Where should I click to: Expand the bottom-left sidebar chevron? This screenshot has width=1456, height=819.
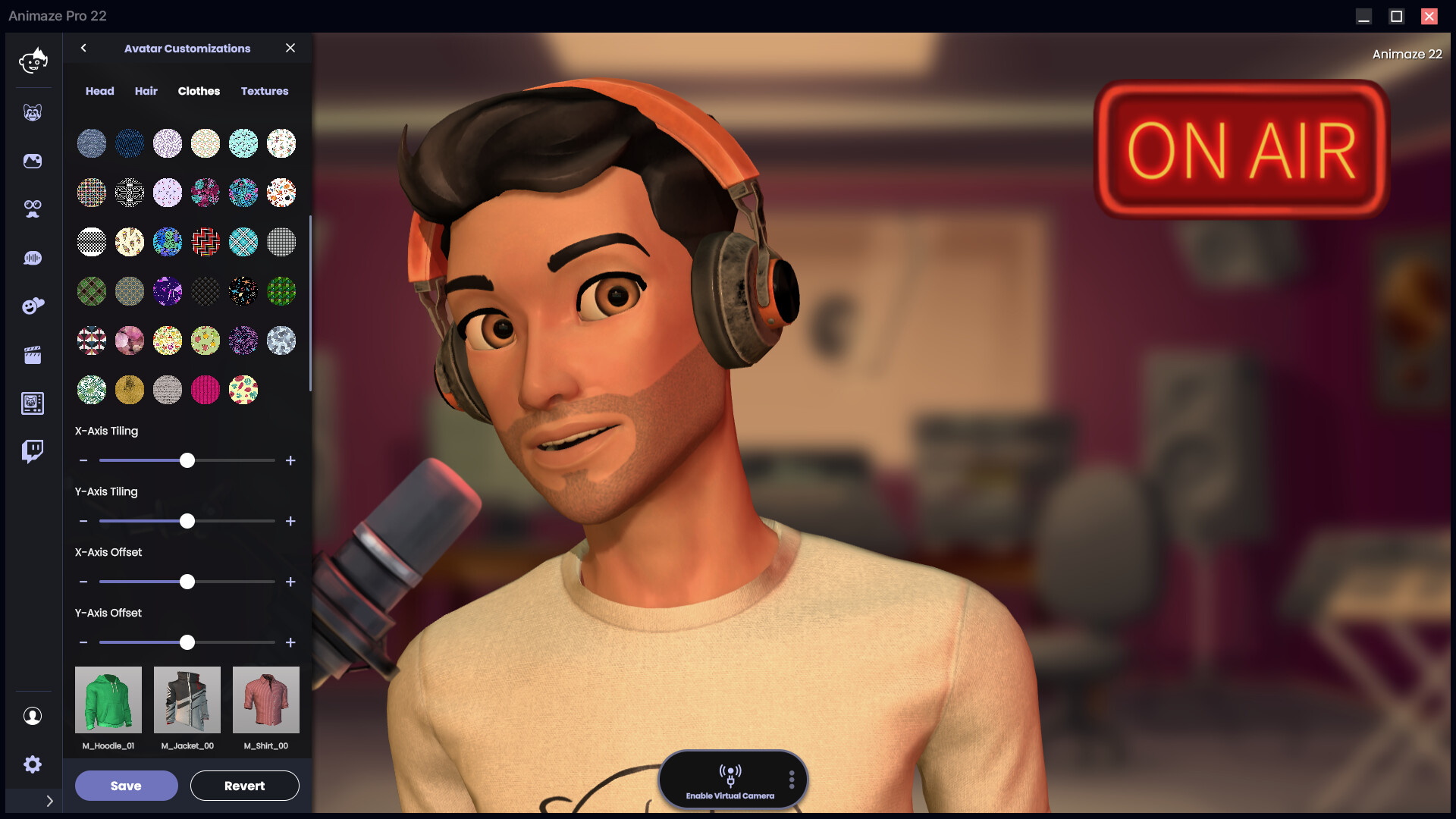[50, 801]
